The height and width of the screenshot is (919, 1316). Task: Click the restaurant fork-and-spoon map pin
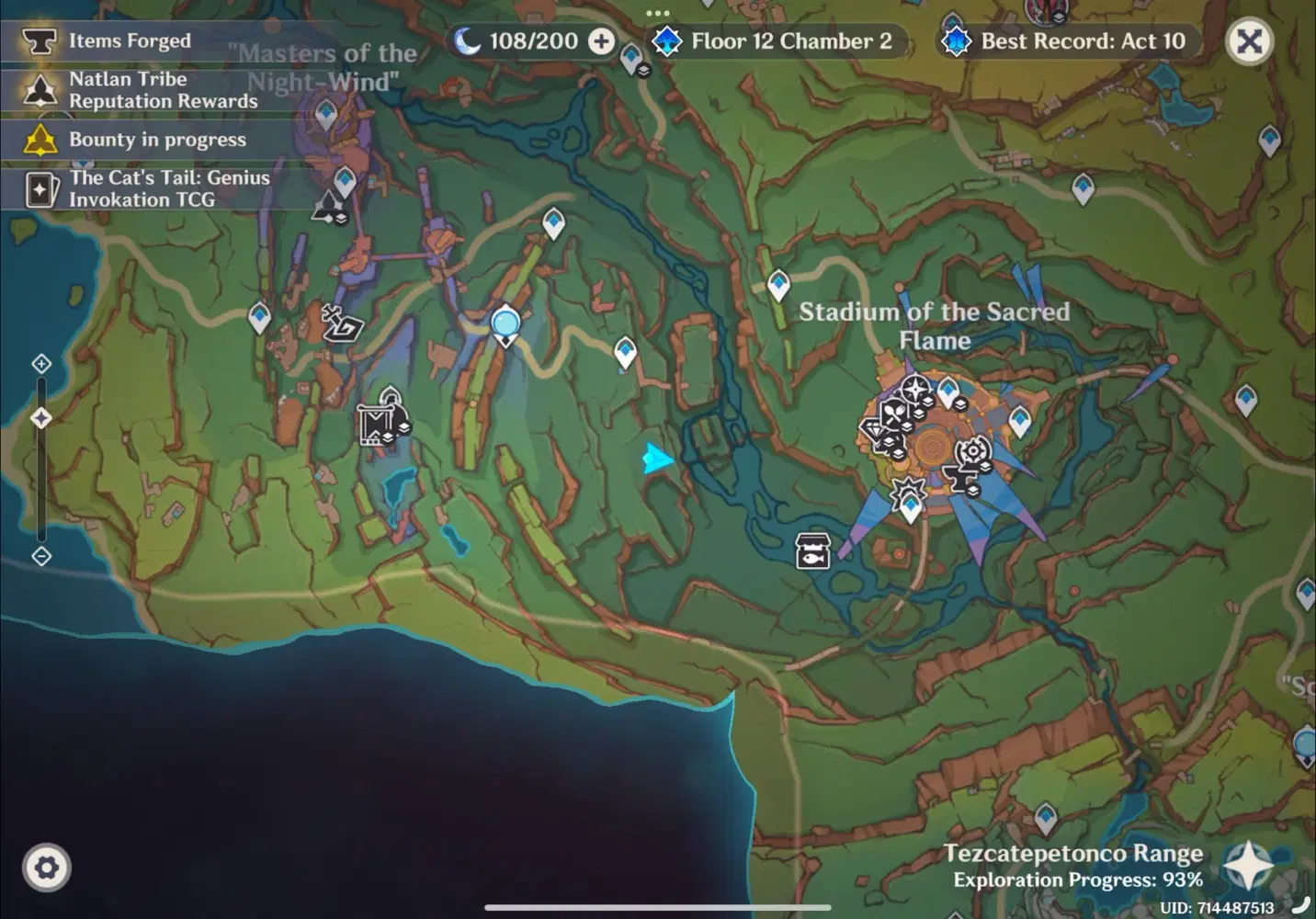click(x=896, y=413)
